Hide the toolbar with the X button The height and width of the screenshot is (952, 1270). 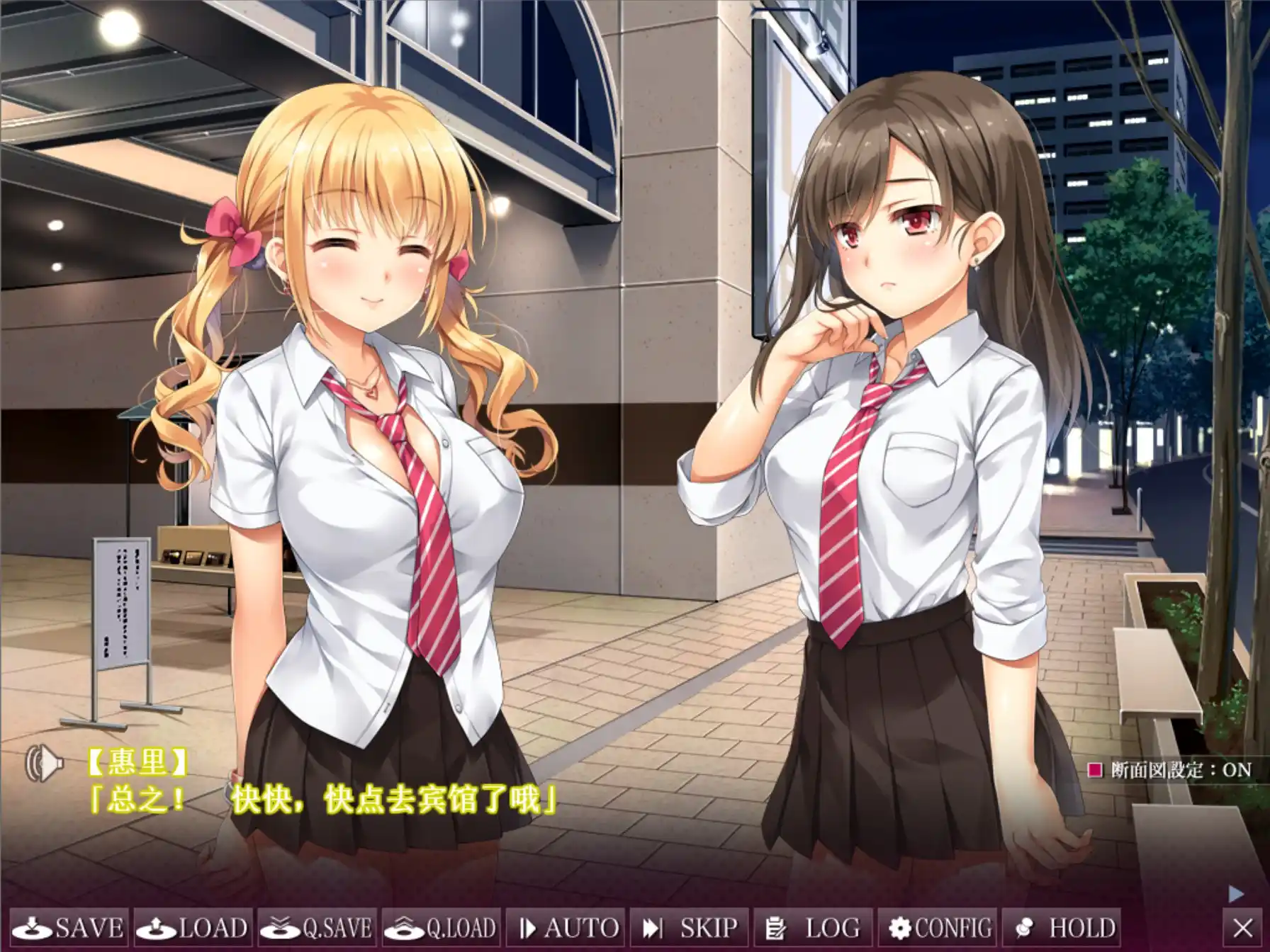1243,928
